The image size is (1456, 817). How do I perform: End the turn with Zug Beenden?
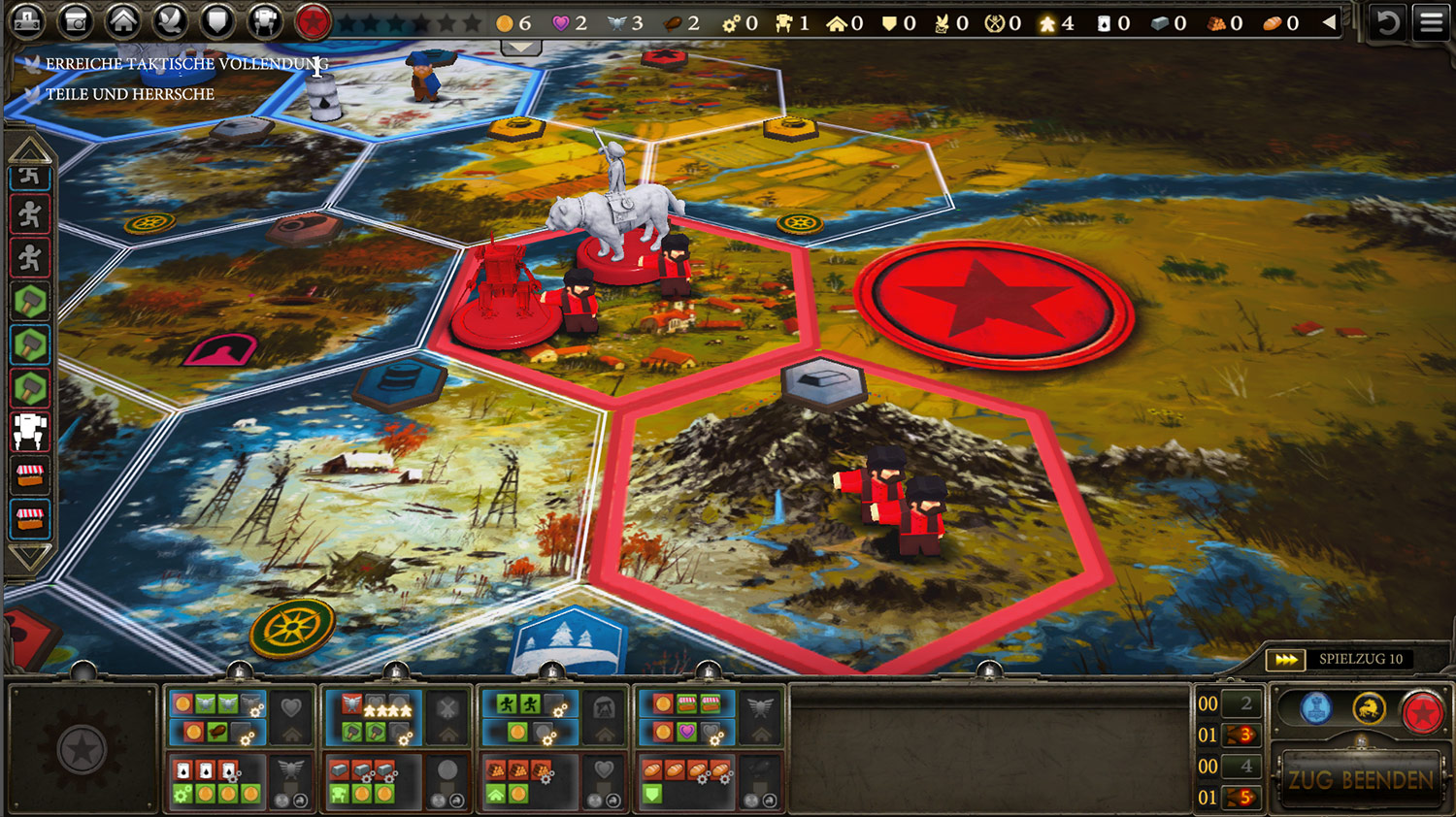tap(1360, 779)
